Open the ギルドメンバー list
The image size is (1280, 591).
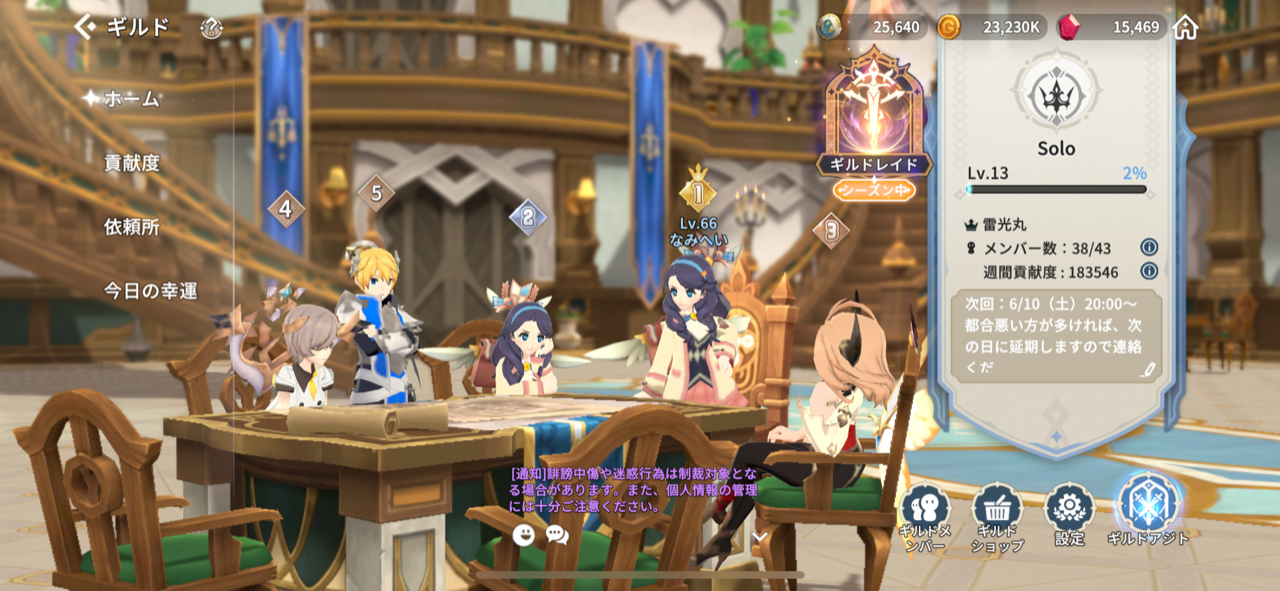click(x=924, y=516)
